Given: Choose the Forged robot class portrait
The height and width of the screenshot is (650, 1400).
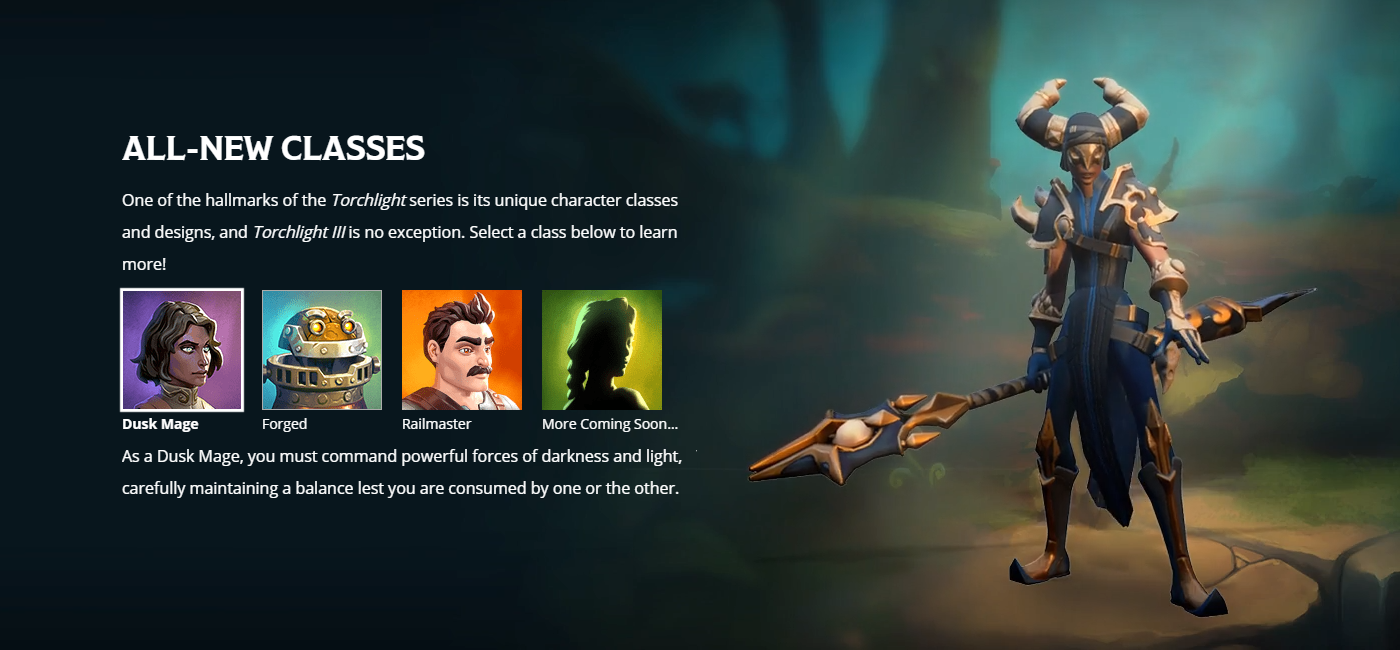Looking at the screenshot, I should coord(322,350).
